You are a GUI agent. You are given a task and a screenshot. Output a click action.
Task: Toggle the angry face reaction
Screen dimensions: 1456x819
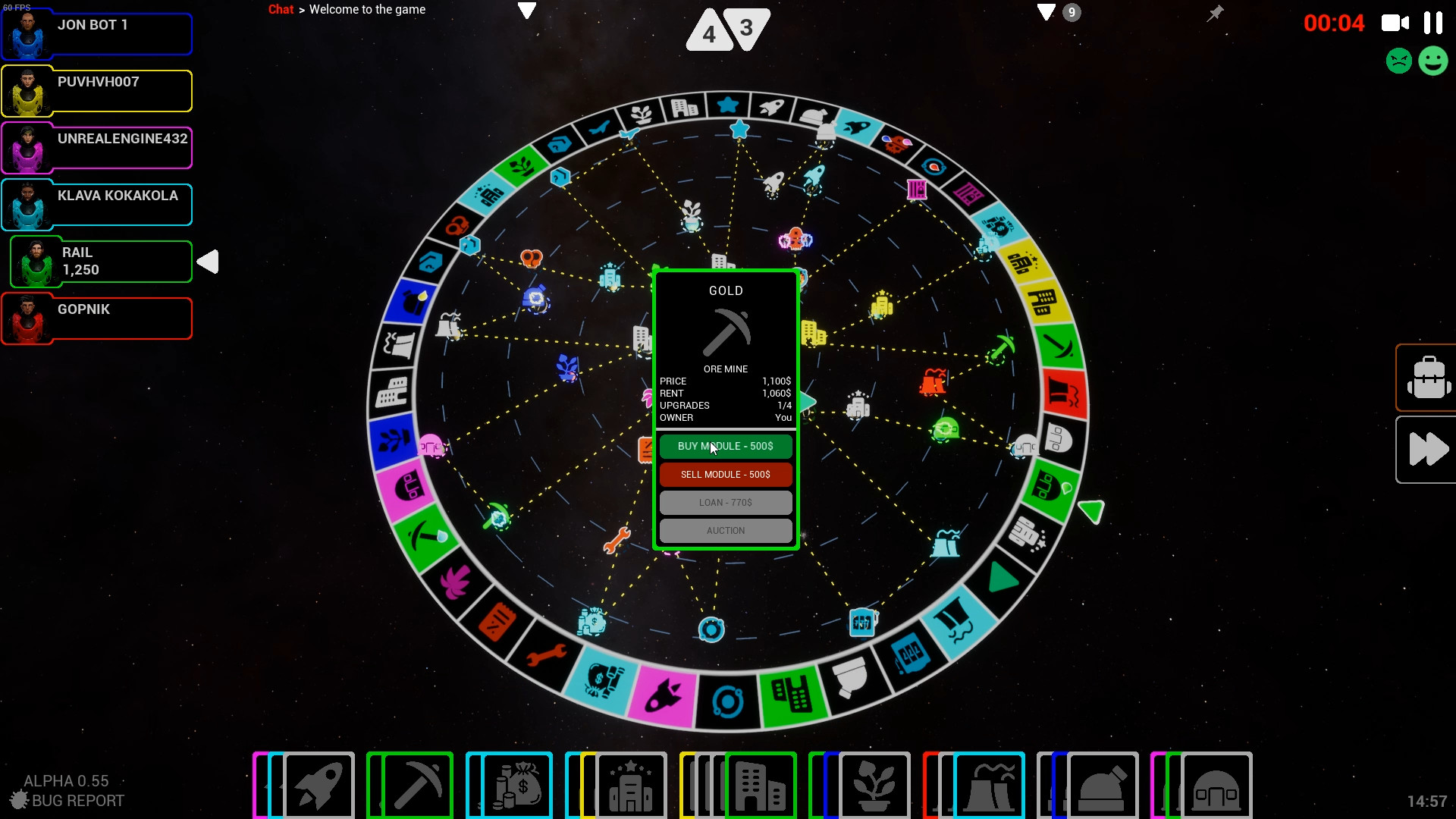(x=1399, y=61)
